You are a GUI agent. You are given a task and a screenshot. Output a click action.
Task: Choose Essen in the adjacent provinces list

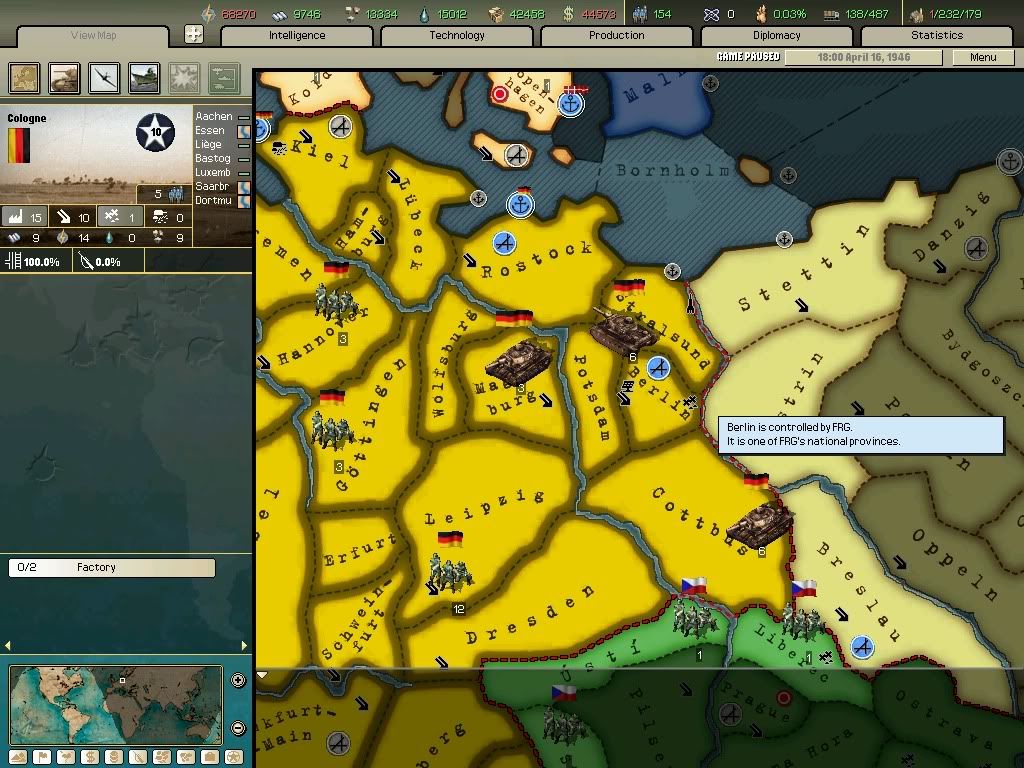211,131
